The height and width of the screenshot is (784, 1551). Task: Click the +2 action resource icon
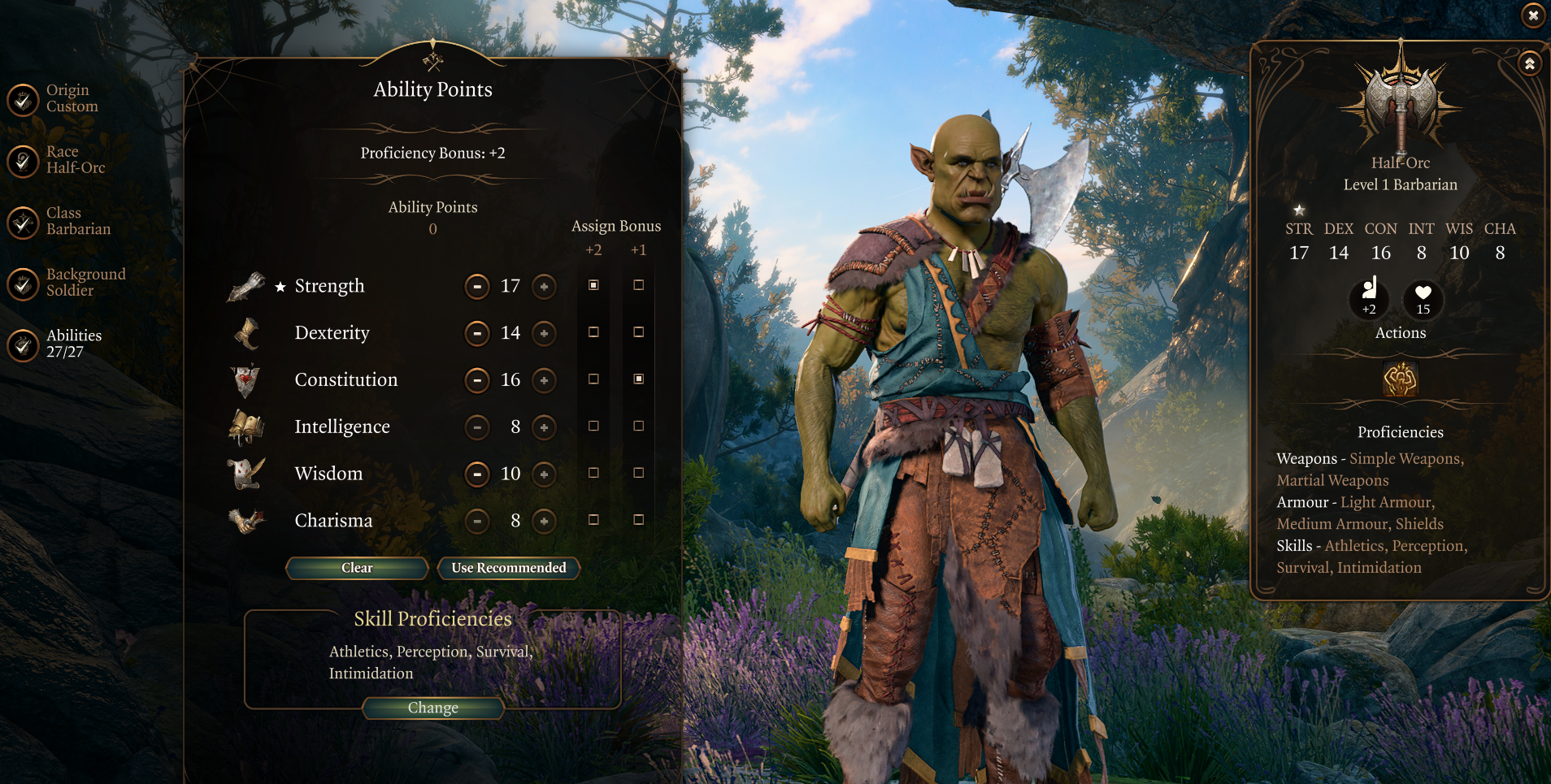tap(1369, 300)
